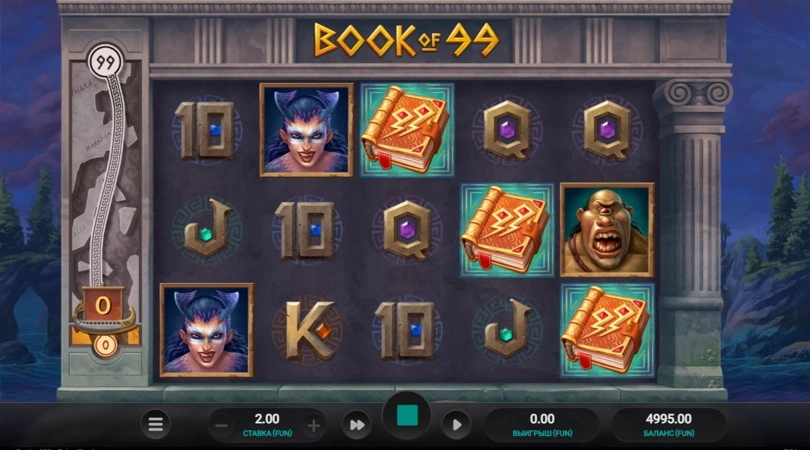Start autoplay with the play arrow button
The width and height of the screenshot is (810, 450).
tap(455, 424)
